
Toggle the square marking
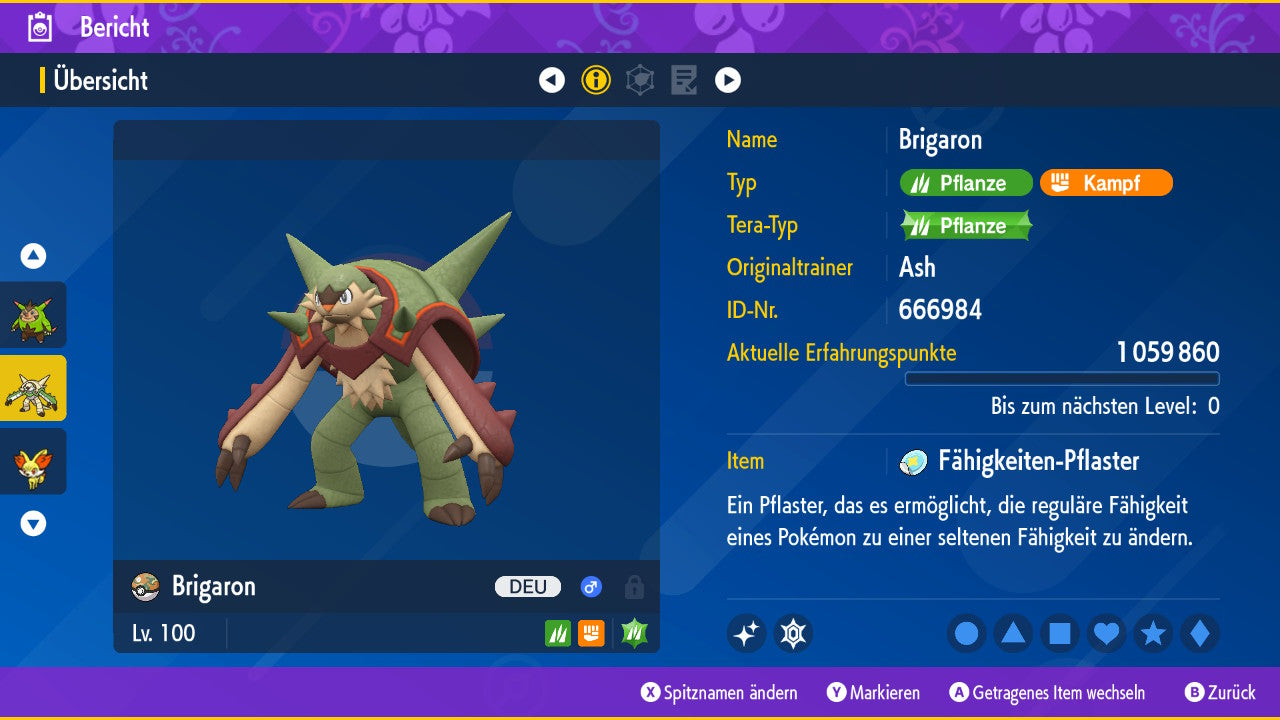click(1060, 634)
